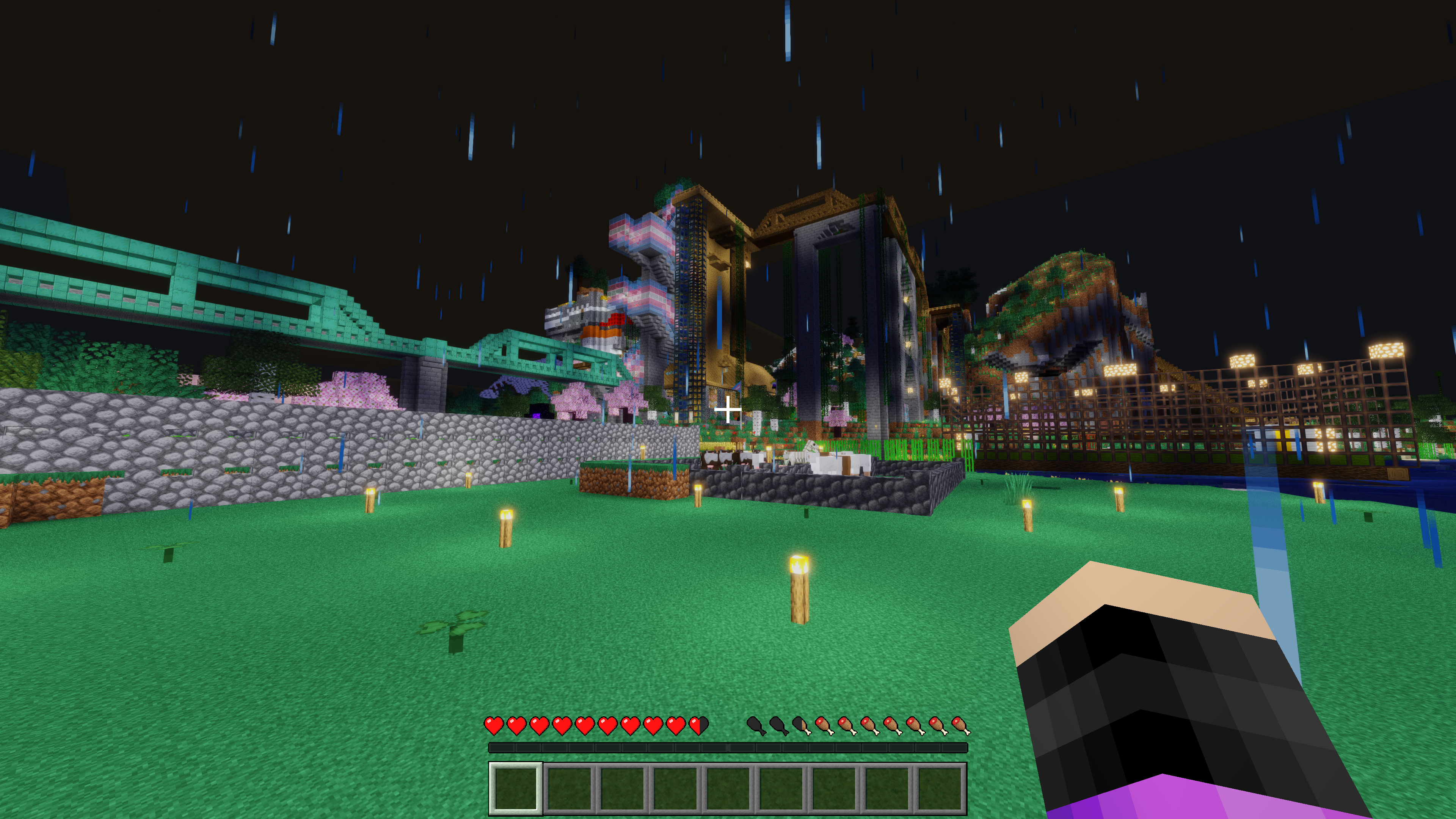Select the highlighted hotbar slot

[516, 789]
